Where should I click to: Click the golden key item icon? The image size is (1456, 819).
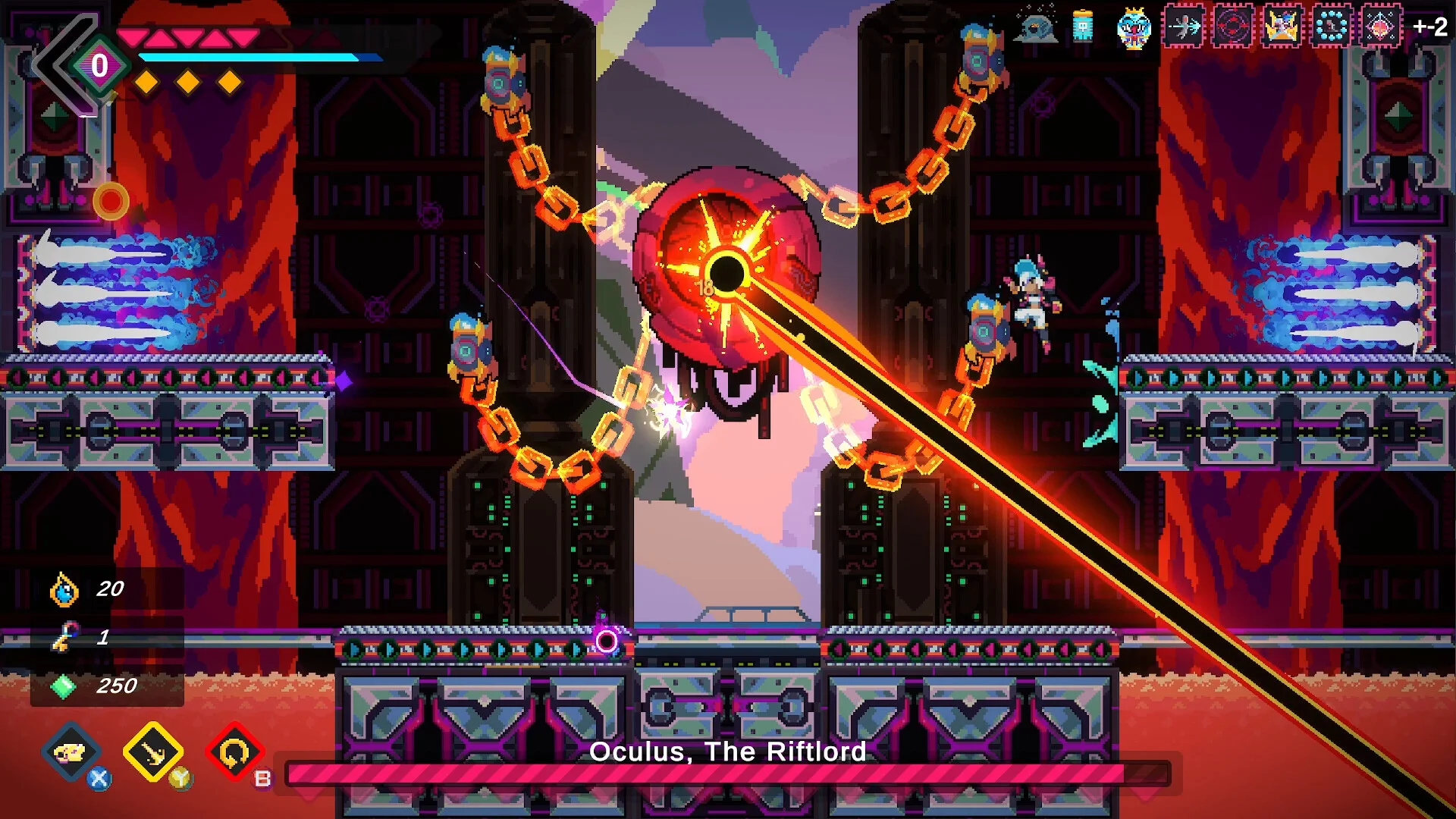(x=64, y=637)
